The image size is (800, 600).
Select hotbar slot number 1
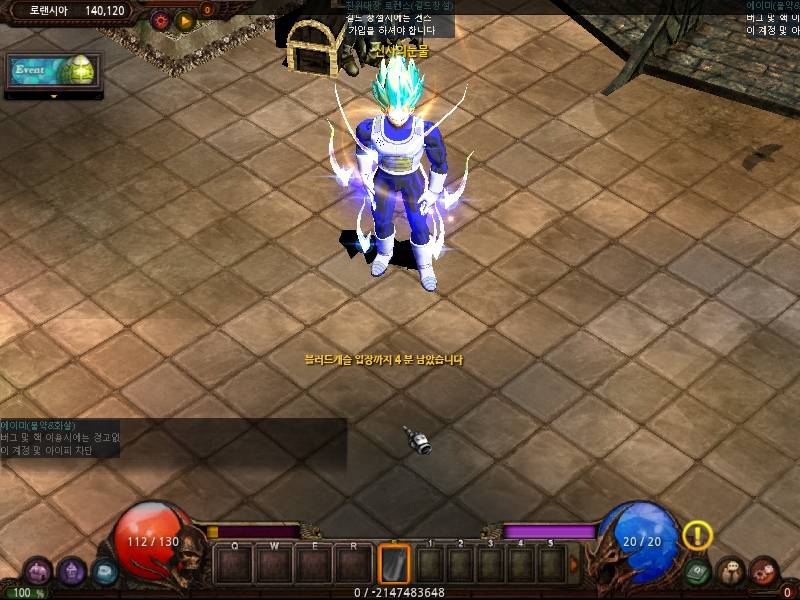coord(431,565)
